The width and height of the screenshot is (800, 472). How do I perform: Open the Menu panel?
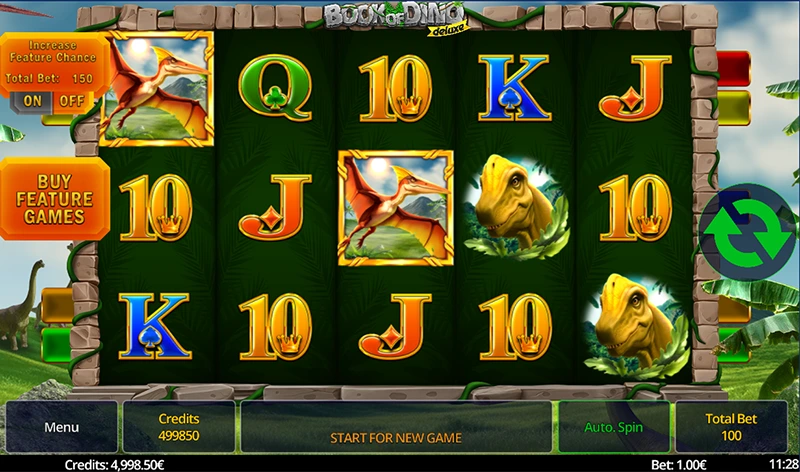pyautogui.click(x=61, y=427)
